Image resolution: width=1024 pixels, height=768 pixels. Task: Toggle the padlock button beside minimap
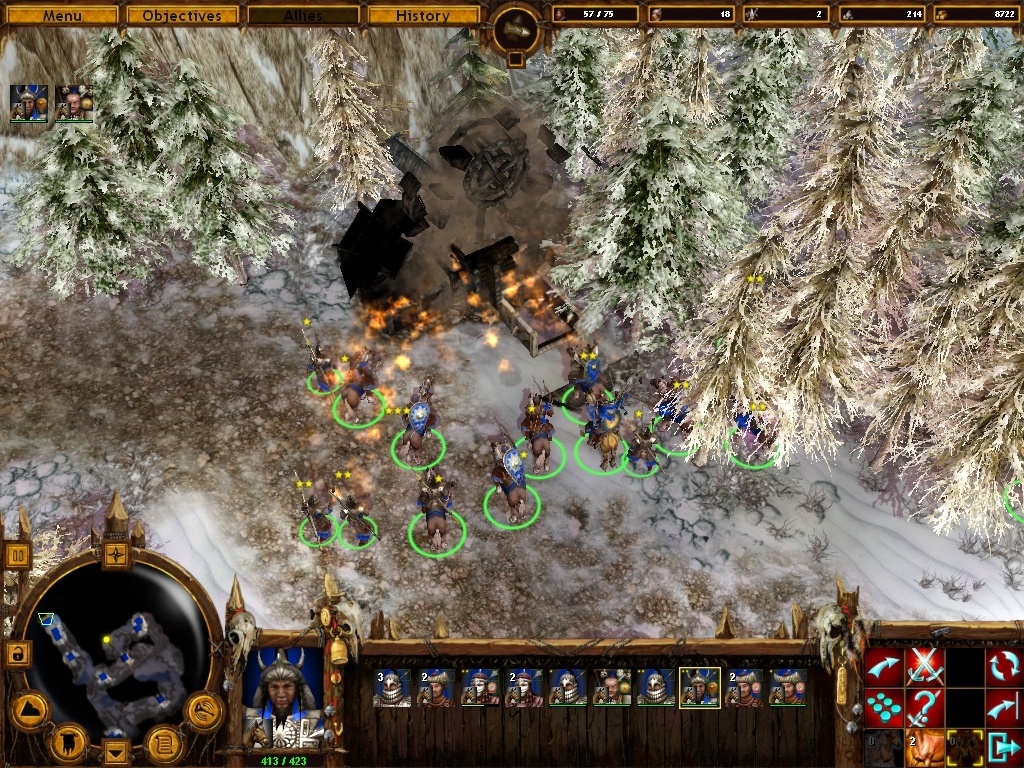[x=17, y=654]
